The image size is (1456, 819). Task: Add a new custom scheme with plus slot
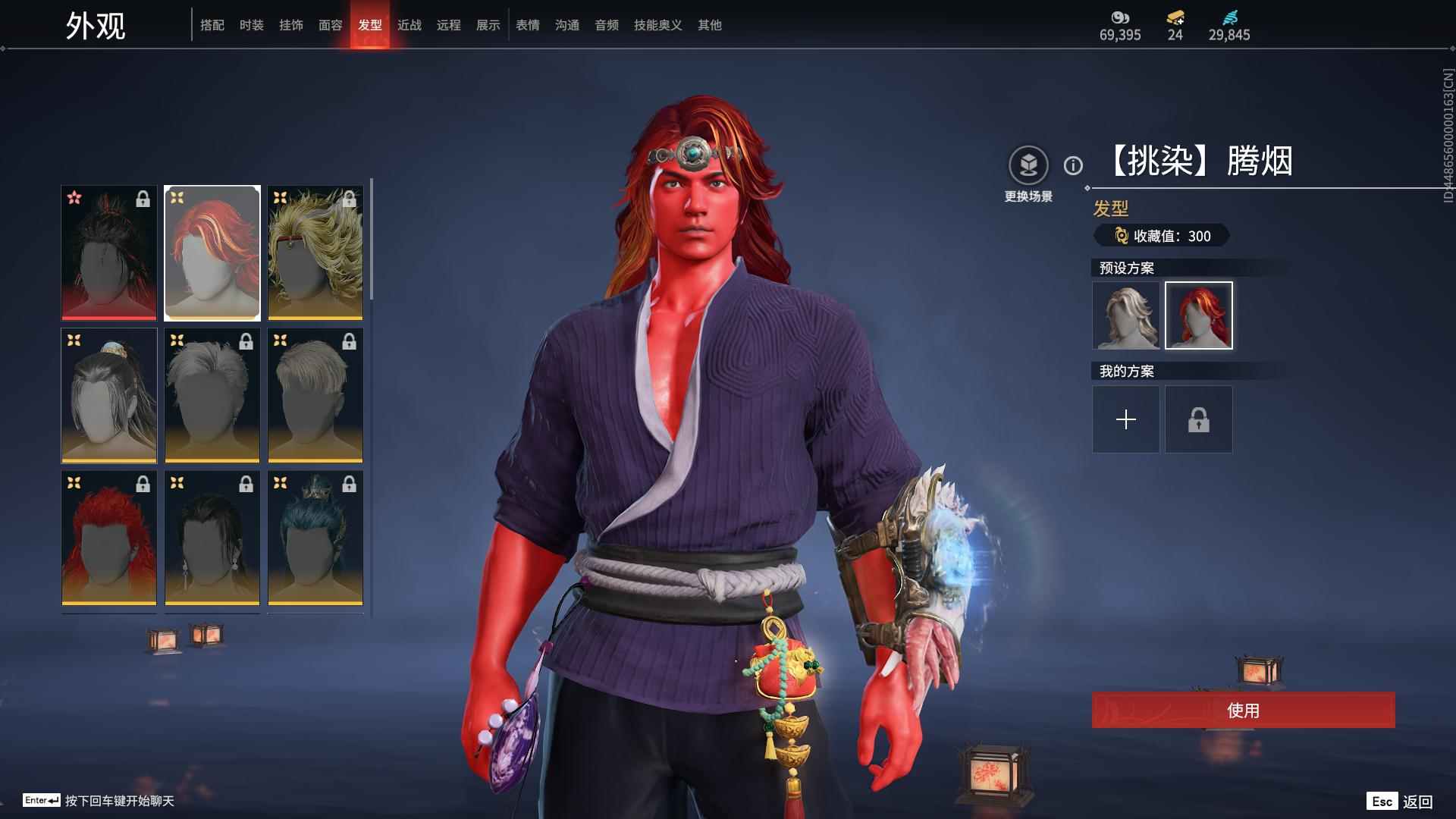(1125, 419)
